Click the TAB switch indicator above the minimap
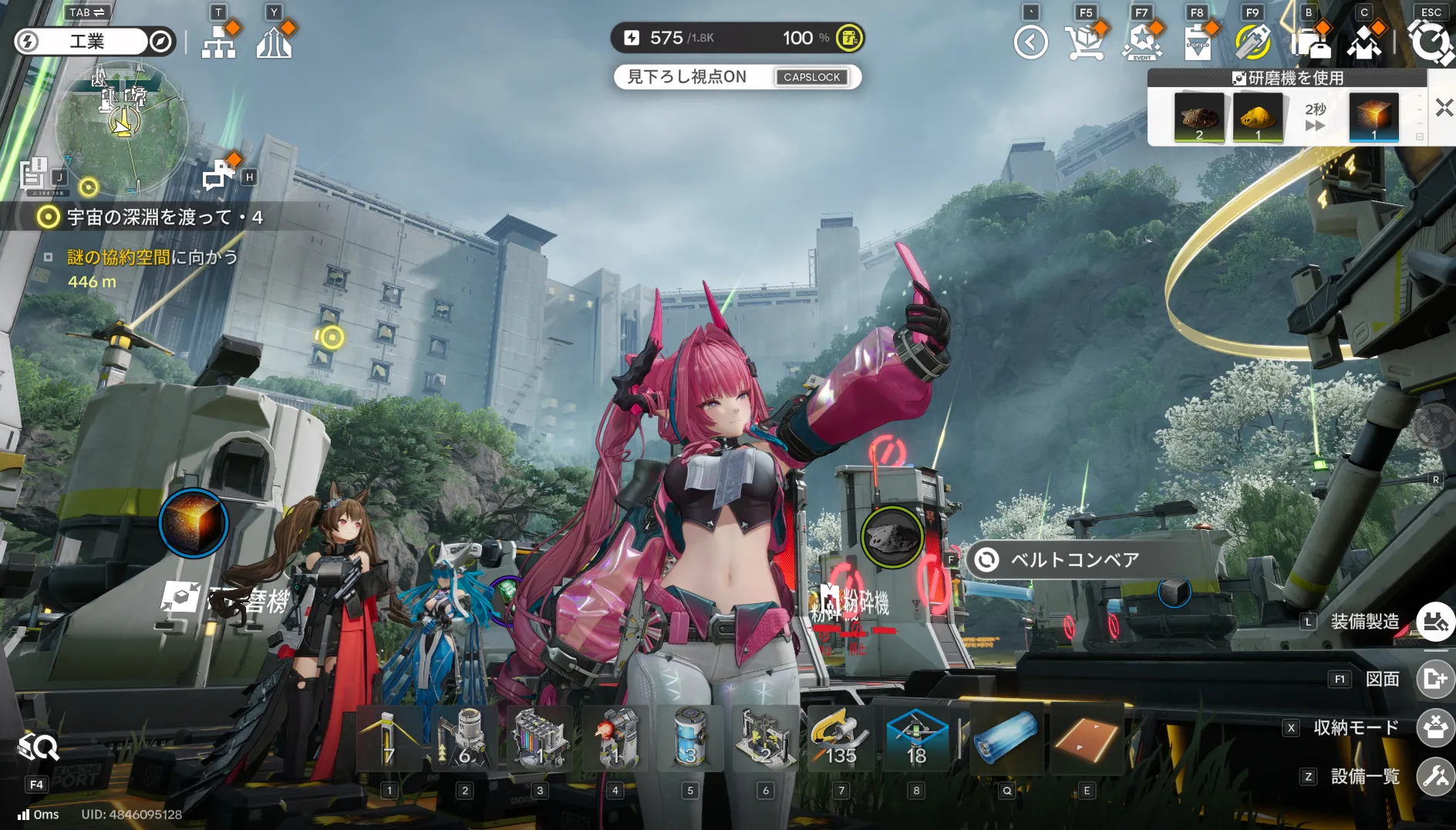This screenshot has height=830, width=1456. pos(86,12)
